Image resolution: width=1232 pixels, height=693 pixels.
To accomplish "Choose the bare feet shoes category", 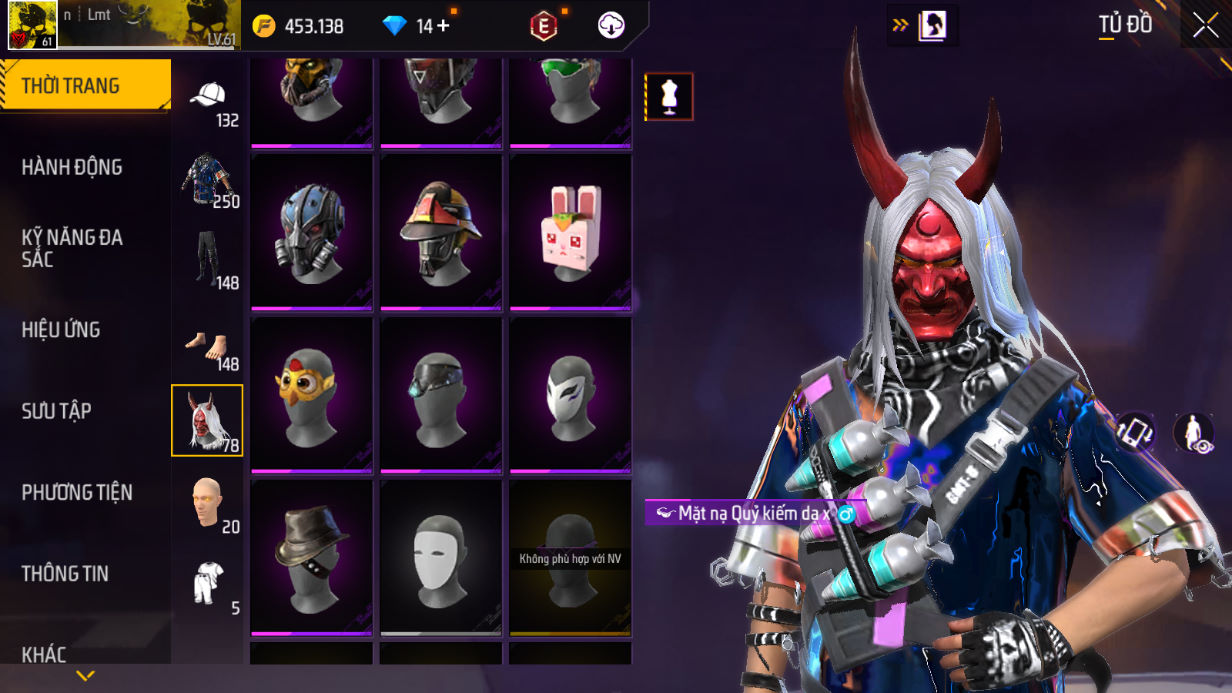I will coord(208,345).
